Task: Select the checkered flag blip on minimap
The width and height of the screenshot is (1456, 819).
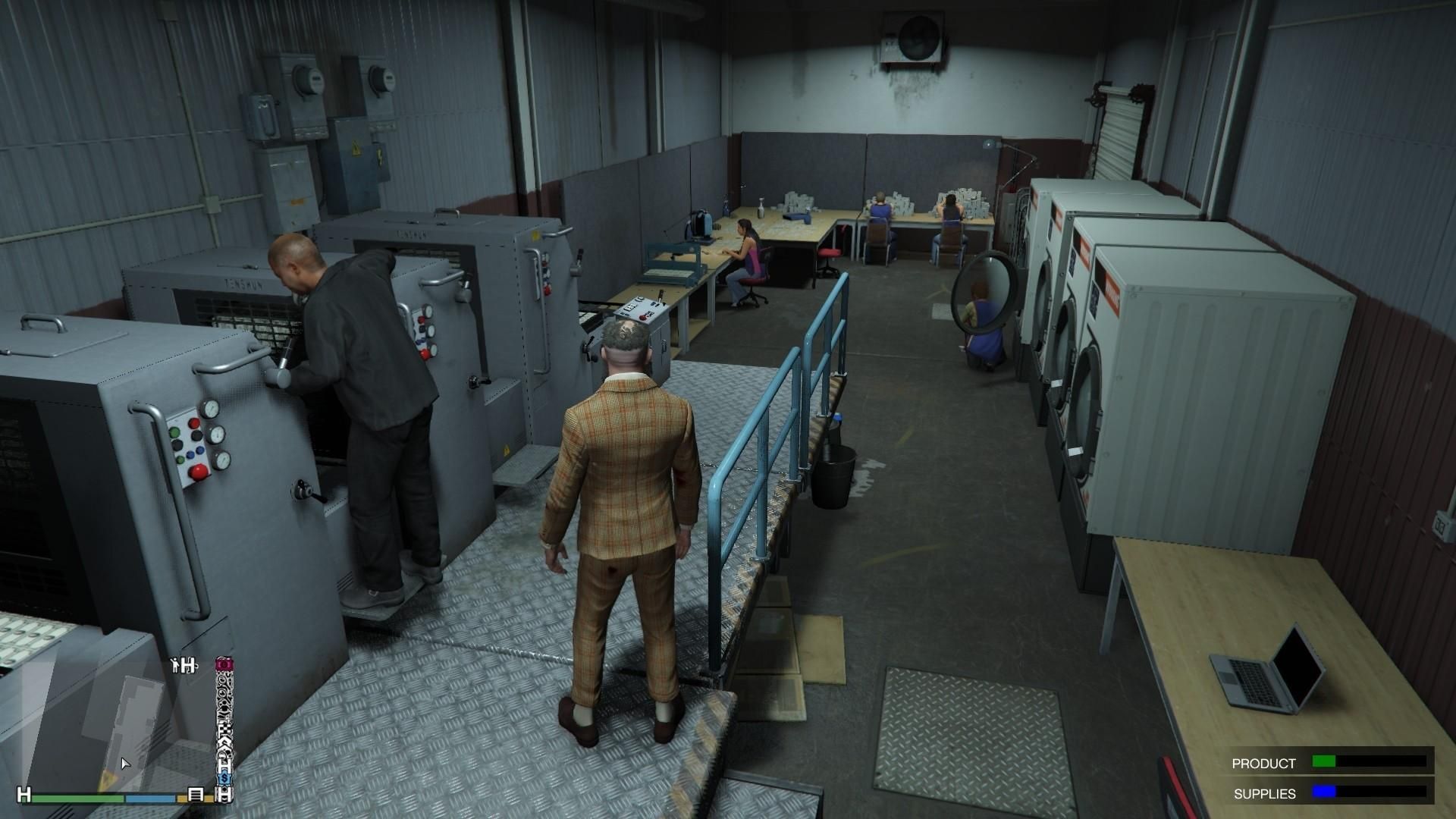Action: click(x=224, y=730)
